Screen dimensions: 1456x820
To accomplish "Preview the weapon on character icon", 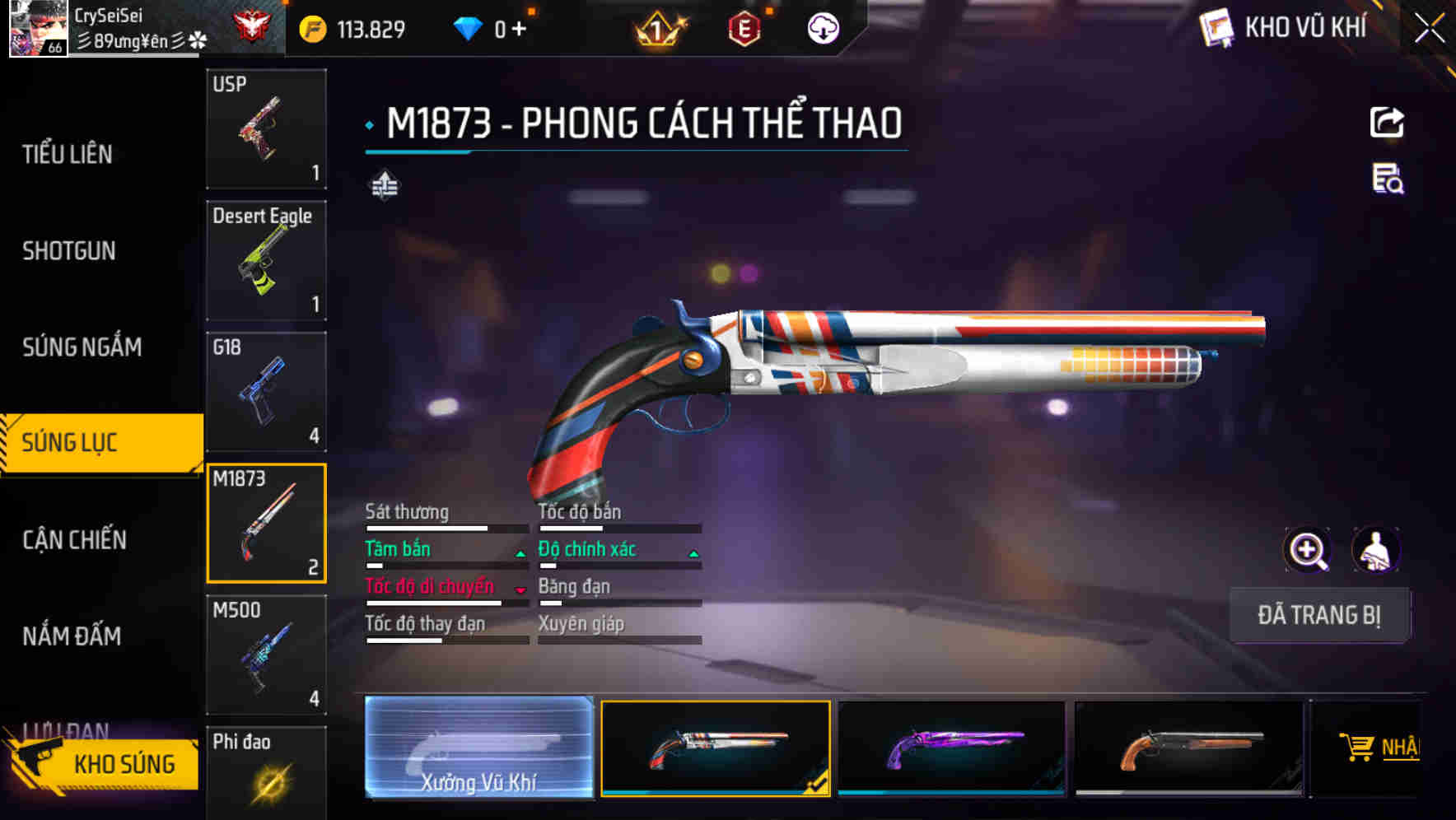I will [1375, 550].
